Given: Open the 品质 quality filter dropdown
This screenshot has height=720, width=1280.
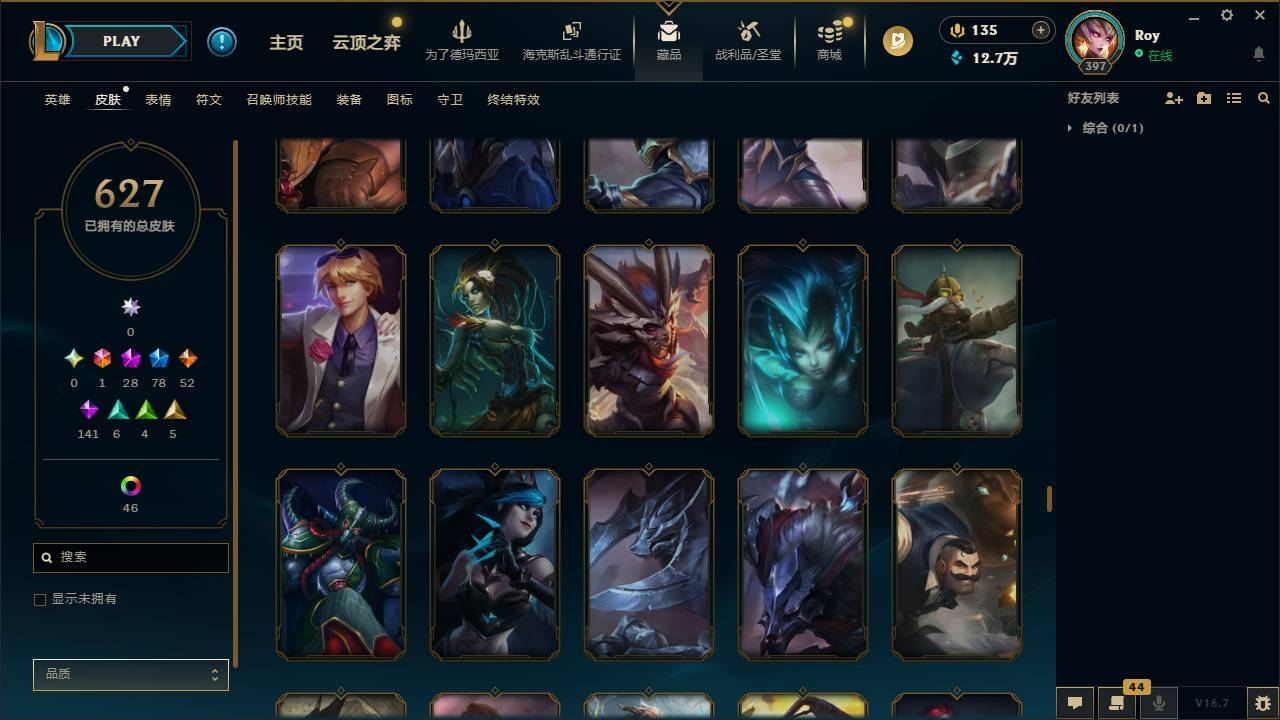Looking at the screenshot, I should tap(130, 674).
